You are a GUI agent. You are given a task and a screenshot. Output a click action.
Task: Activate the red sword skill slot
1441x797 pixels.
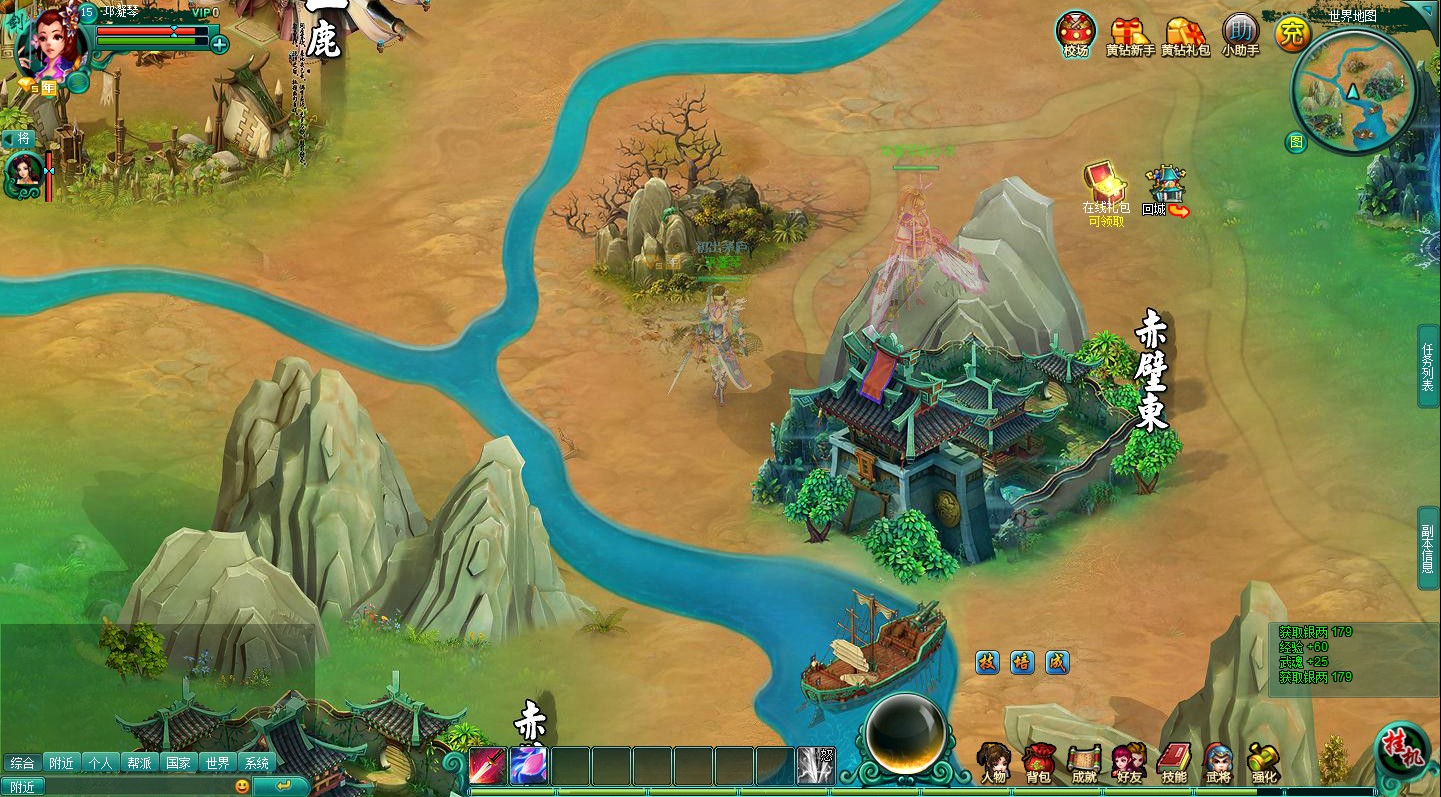pyautogui.click(x=487, y=766)
